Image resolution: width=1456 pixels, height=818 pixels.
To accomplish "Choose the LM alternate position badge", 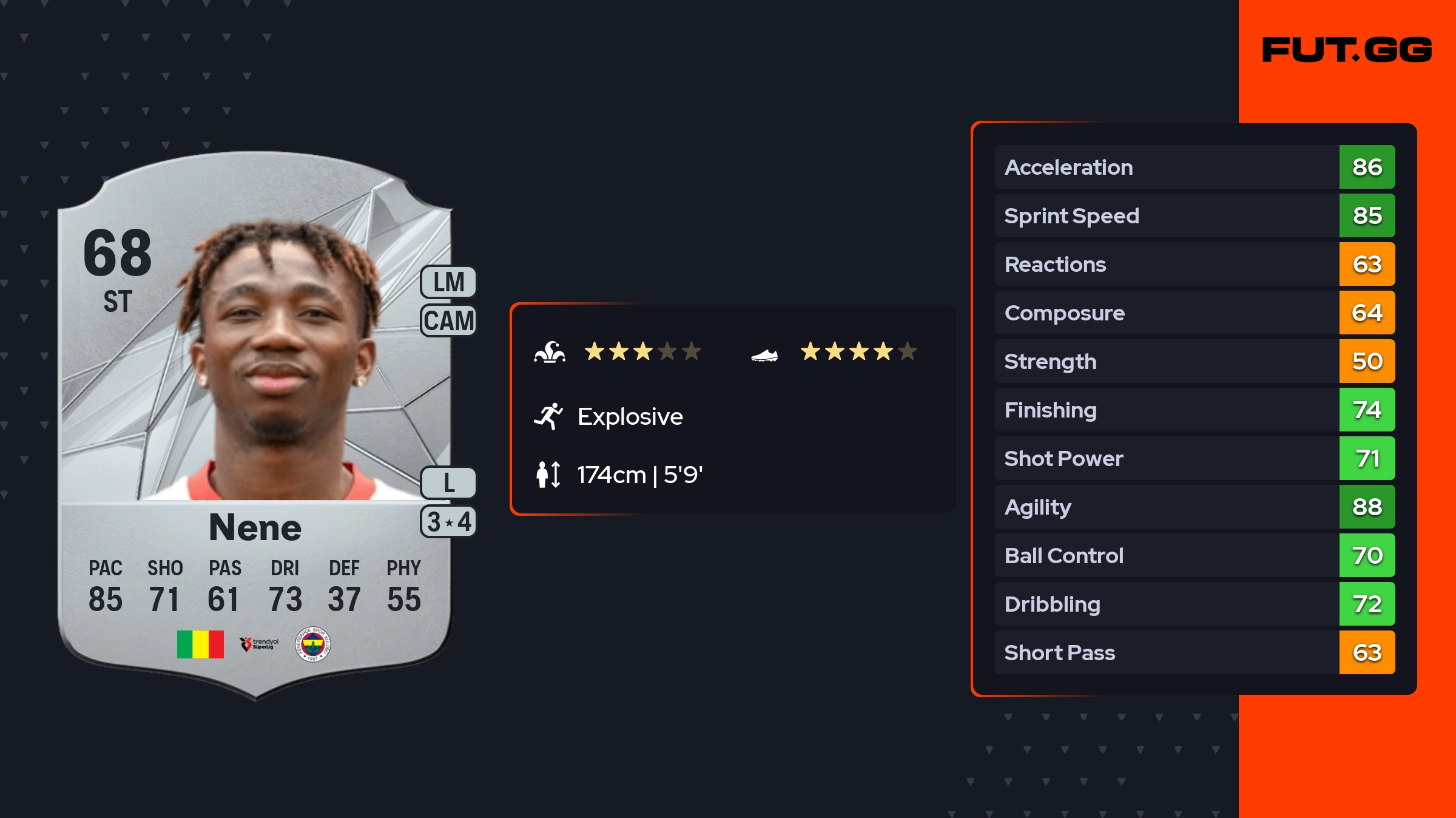I will [448, 282].
